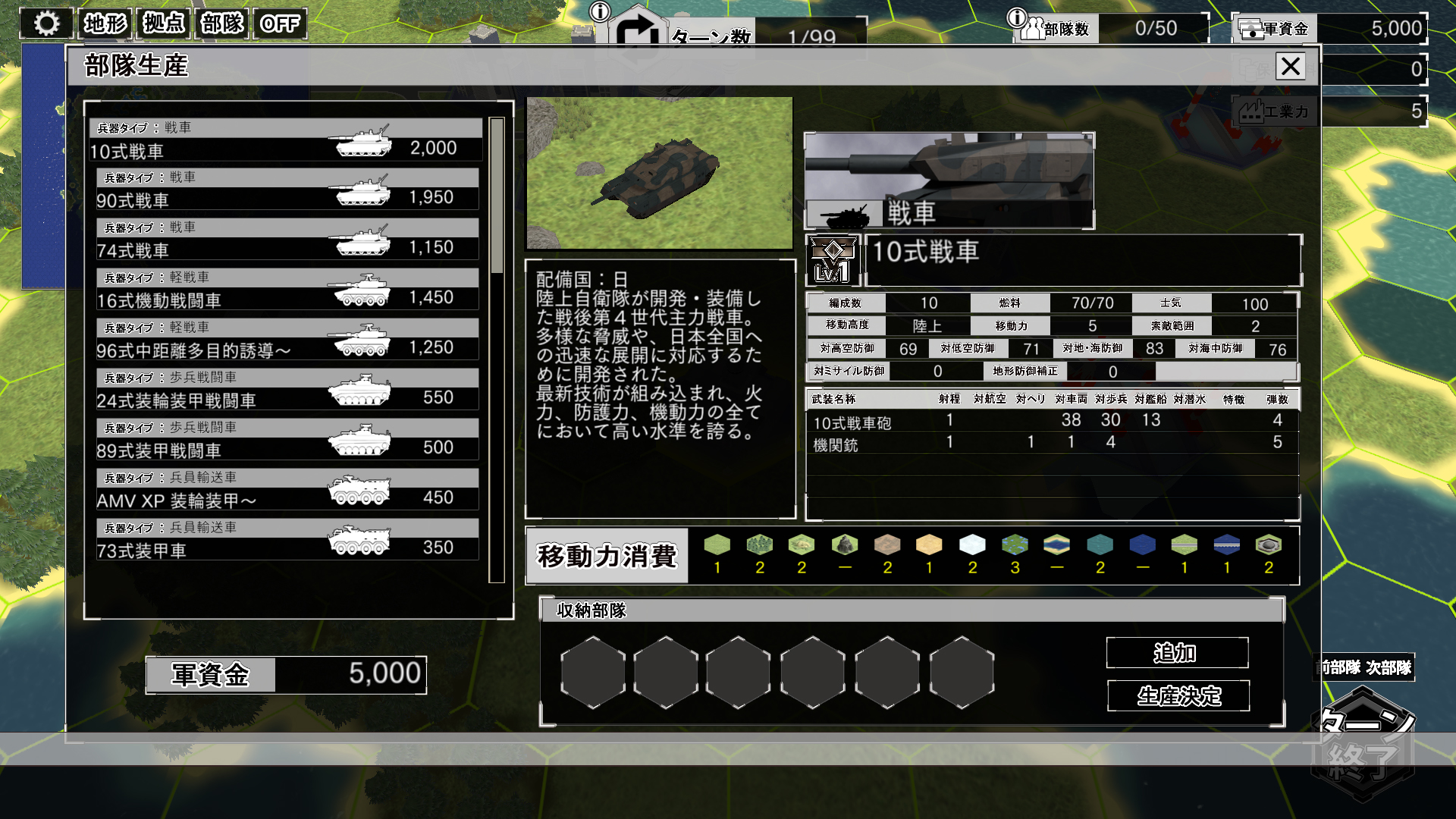
Task: Toggle the OFF switch in the top bar
Action: point(279,24)
